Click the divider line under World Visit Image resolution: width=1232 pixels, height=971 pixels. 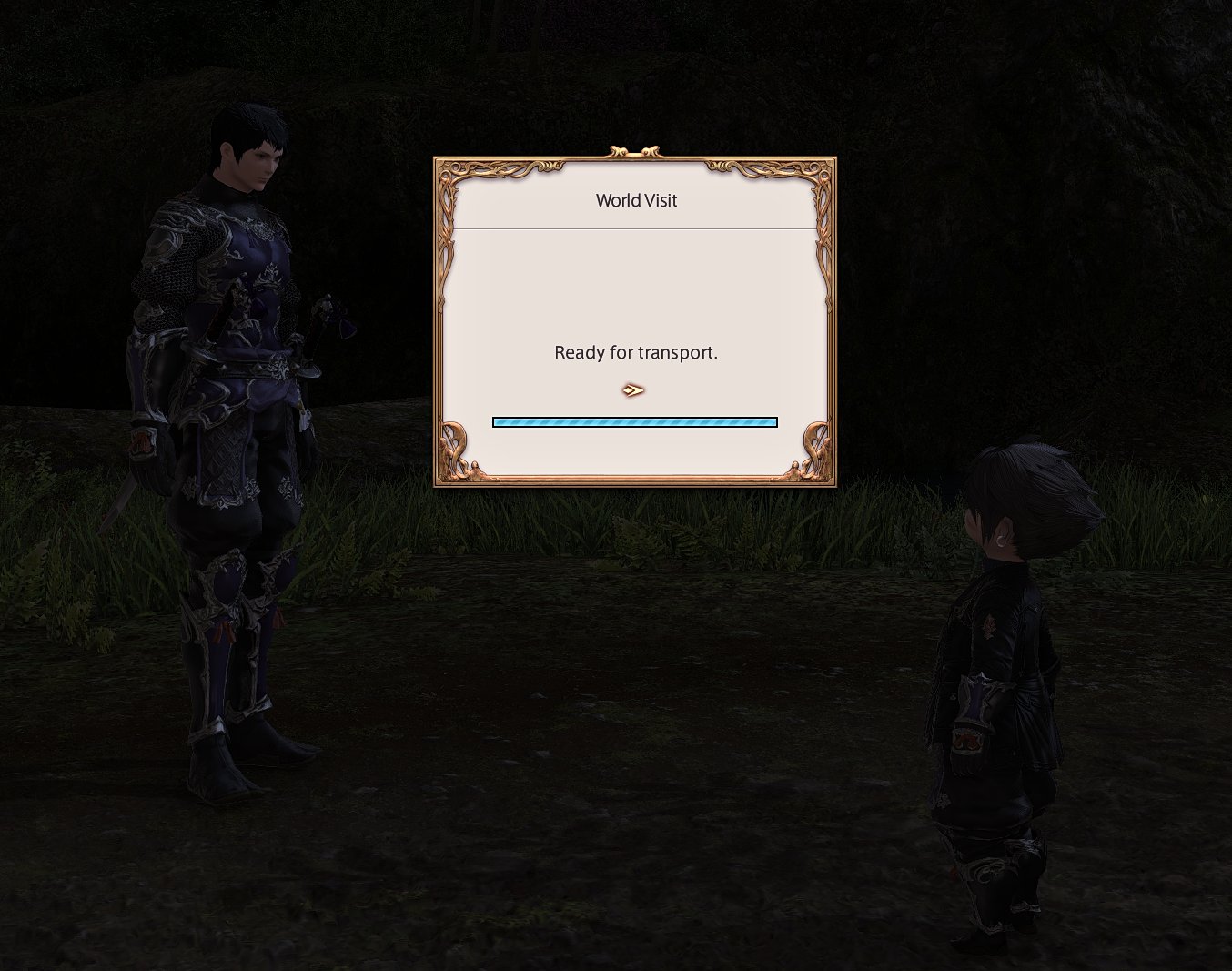[x=635, y=228]
